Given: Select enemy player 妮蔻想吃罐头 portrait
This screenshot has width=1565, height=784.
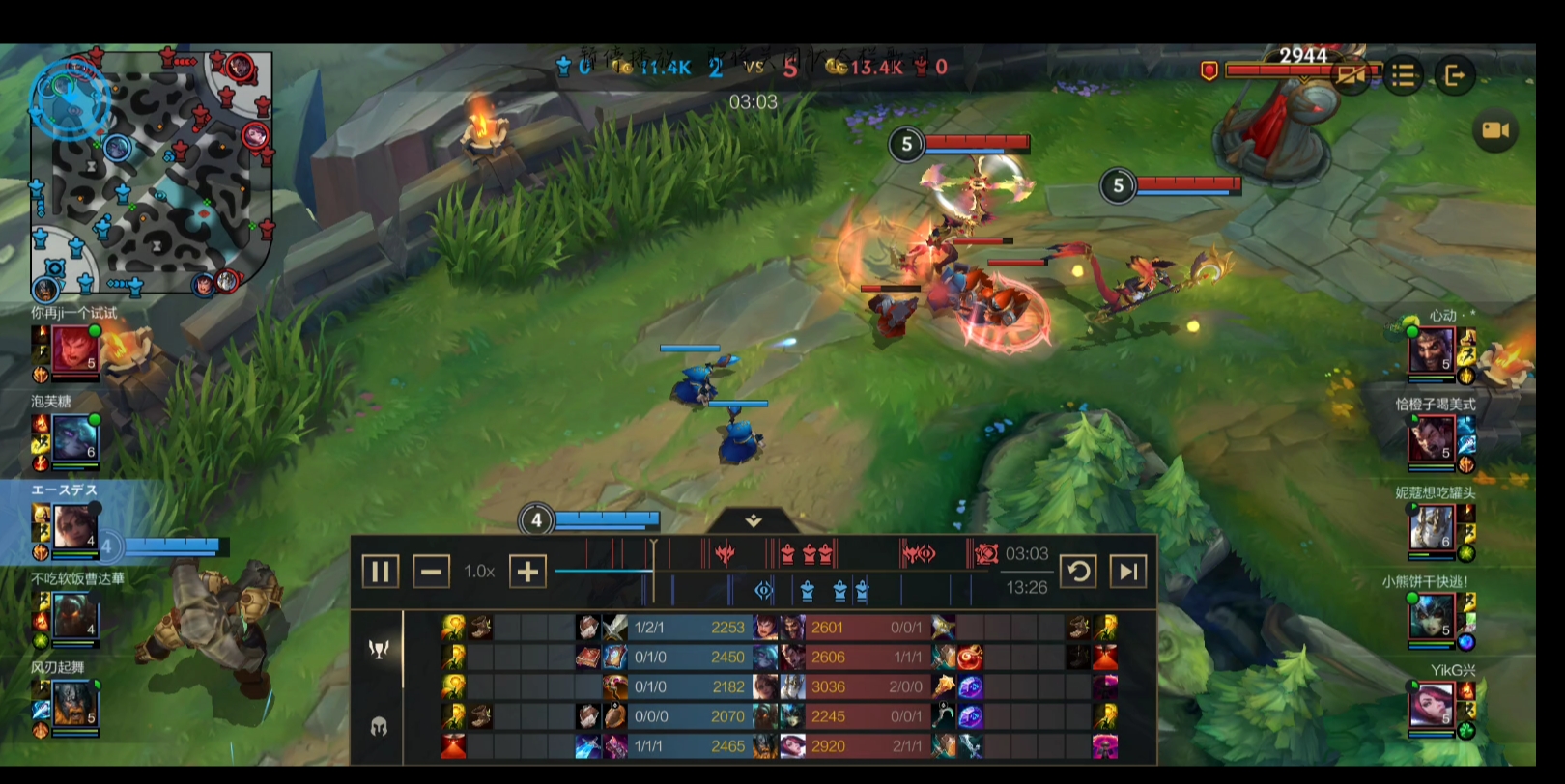Looking at the screenshot, I should point(1431,527).
